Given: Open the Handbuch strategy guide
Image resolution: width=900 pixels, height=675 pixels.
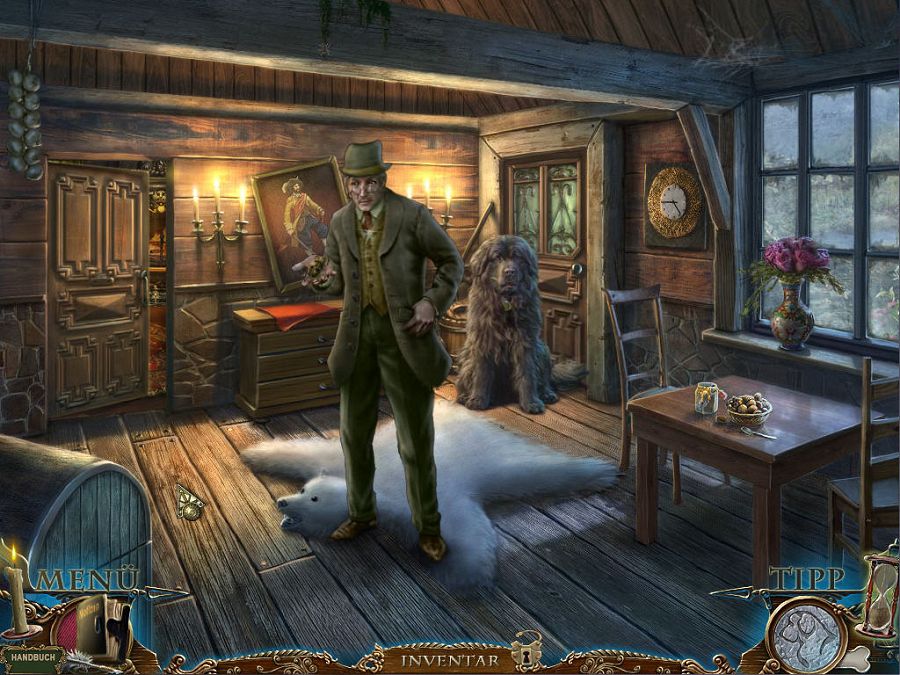Looking at the screenshot, I should coord(30,660).
